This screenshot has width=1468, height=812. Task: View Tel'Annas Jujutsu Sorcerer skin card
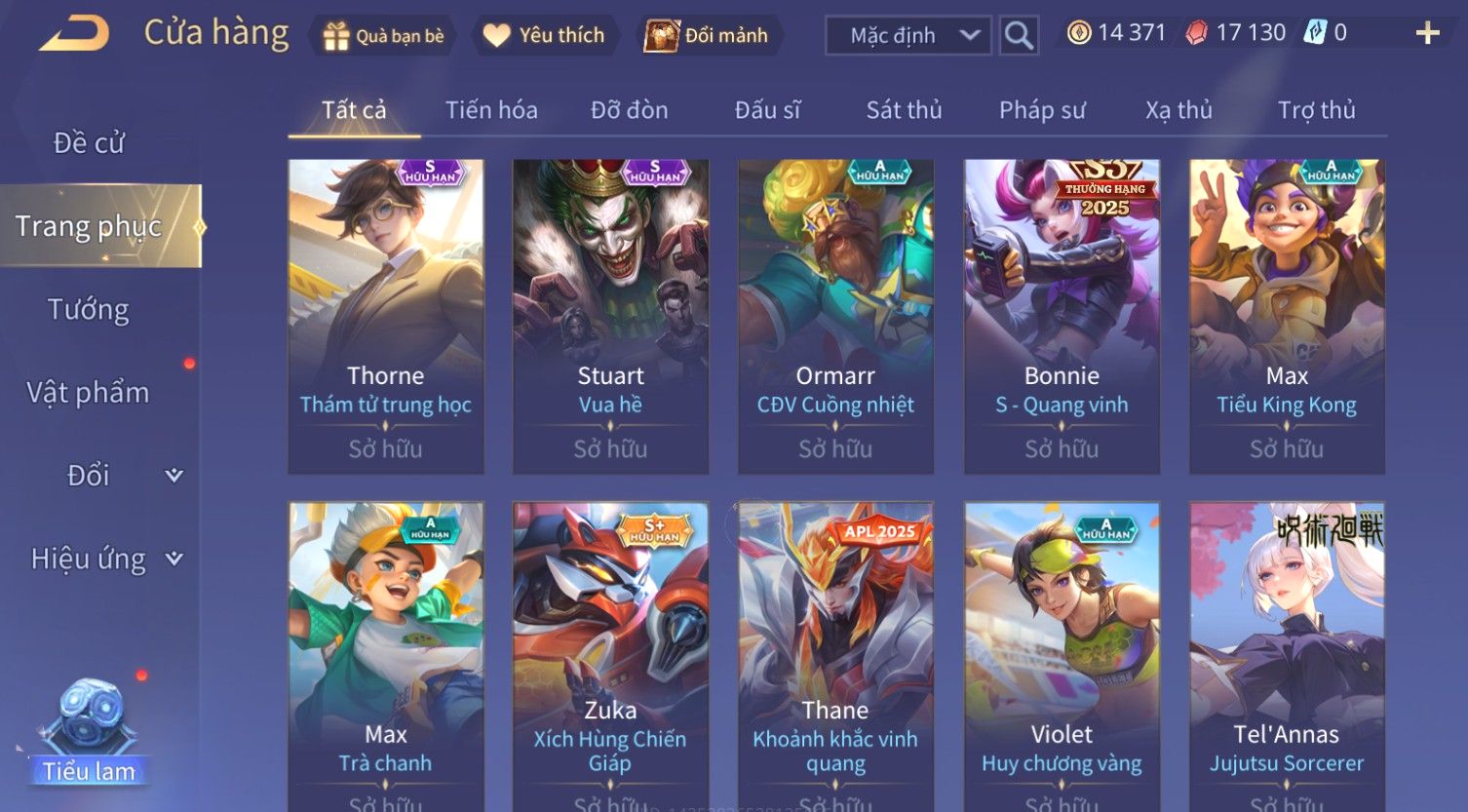1287,655
